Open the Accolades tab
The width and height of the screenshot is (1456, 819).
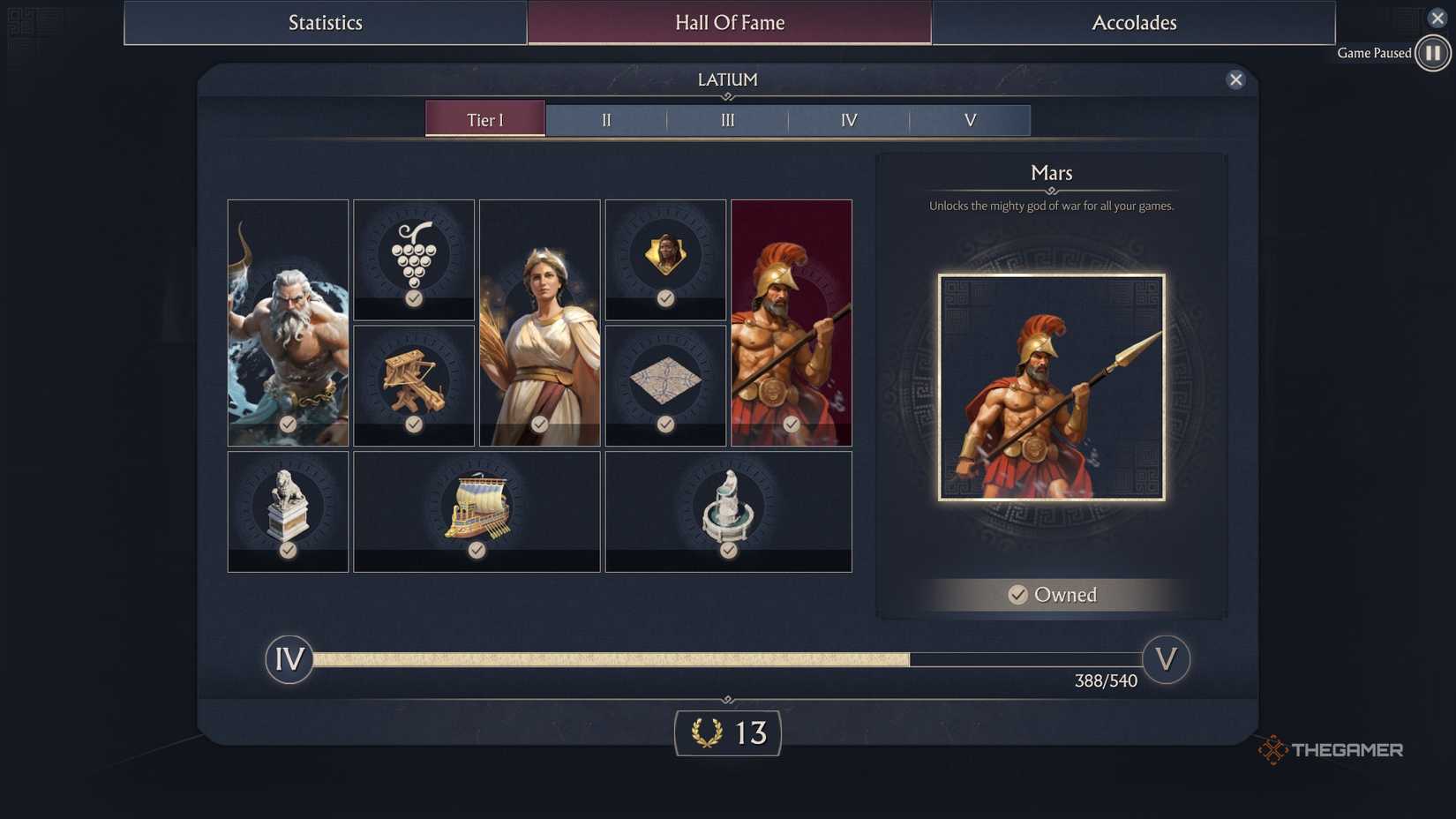(x=1133, y=22)
